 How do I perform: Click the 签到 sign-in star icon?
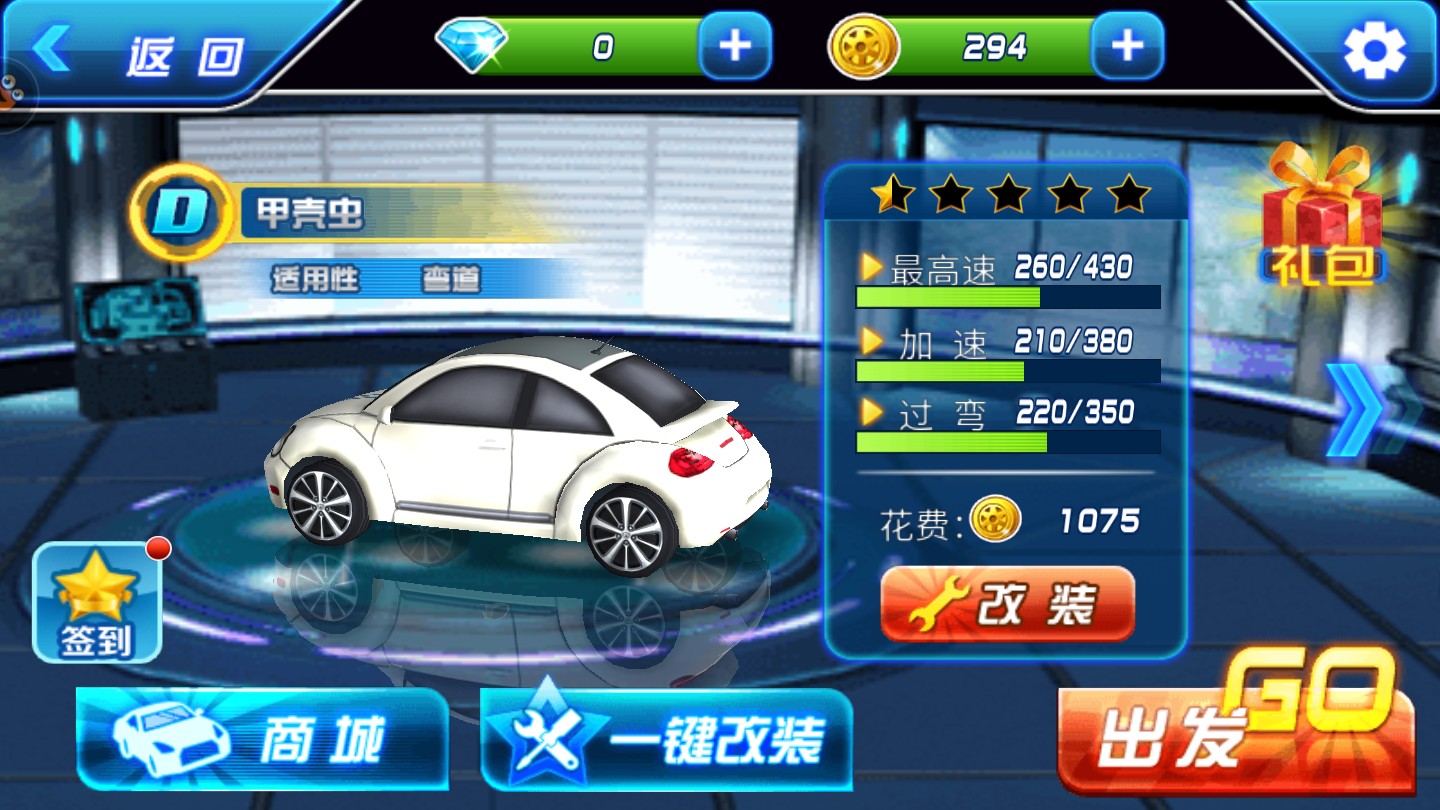click(96, 588)
